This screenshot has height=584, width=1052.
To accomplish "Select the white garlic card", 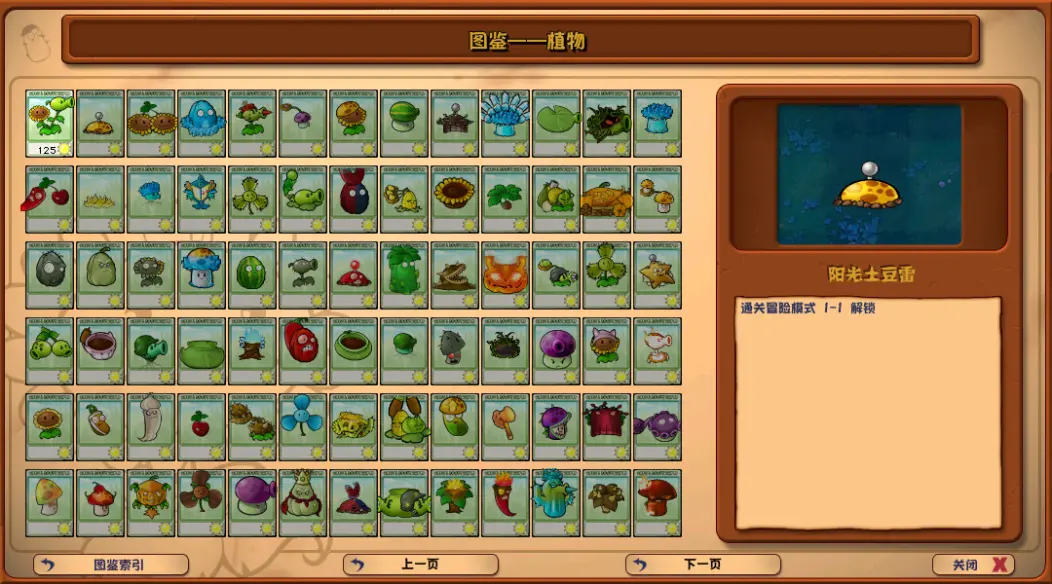I will (x=151, y=425).
